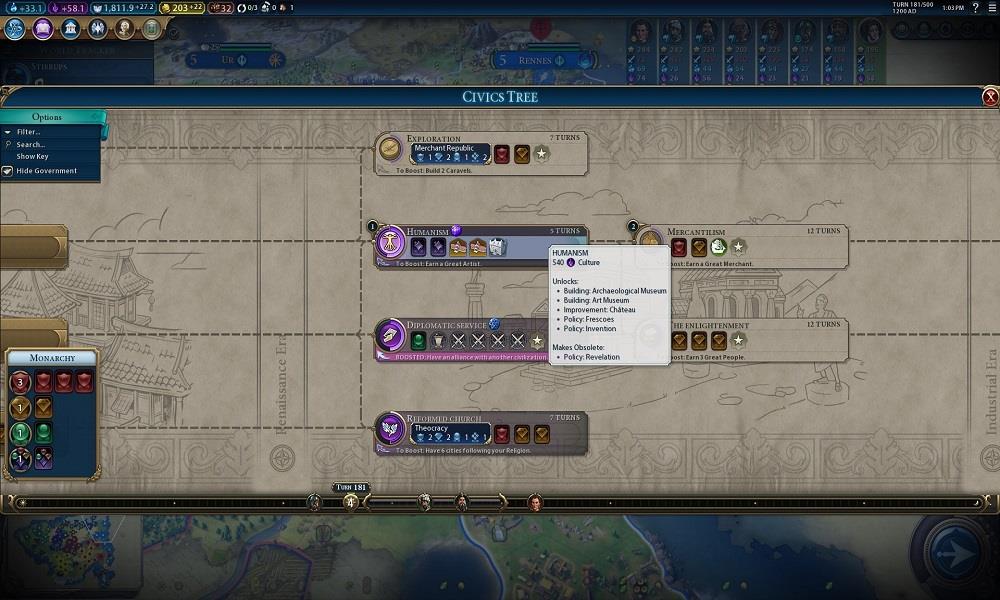Viewport: 1000px width, 600px height.
Task: Show the civics tree key
Action: [32, 157]
